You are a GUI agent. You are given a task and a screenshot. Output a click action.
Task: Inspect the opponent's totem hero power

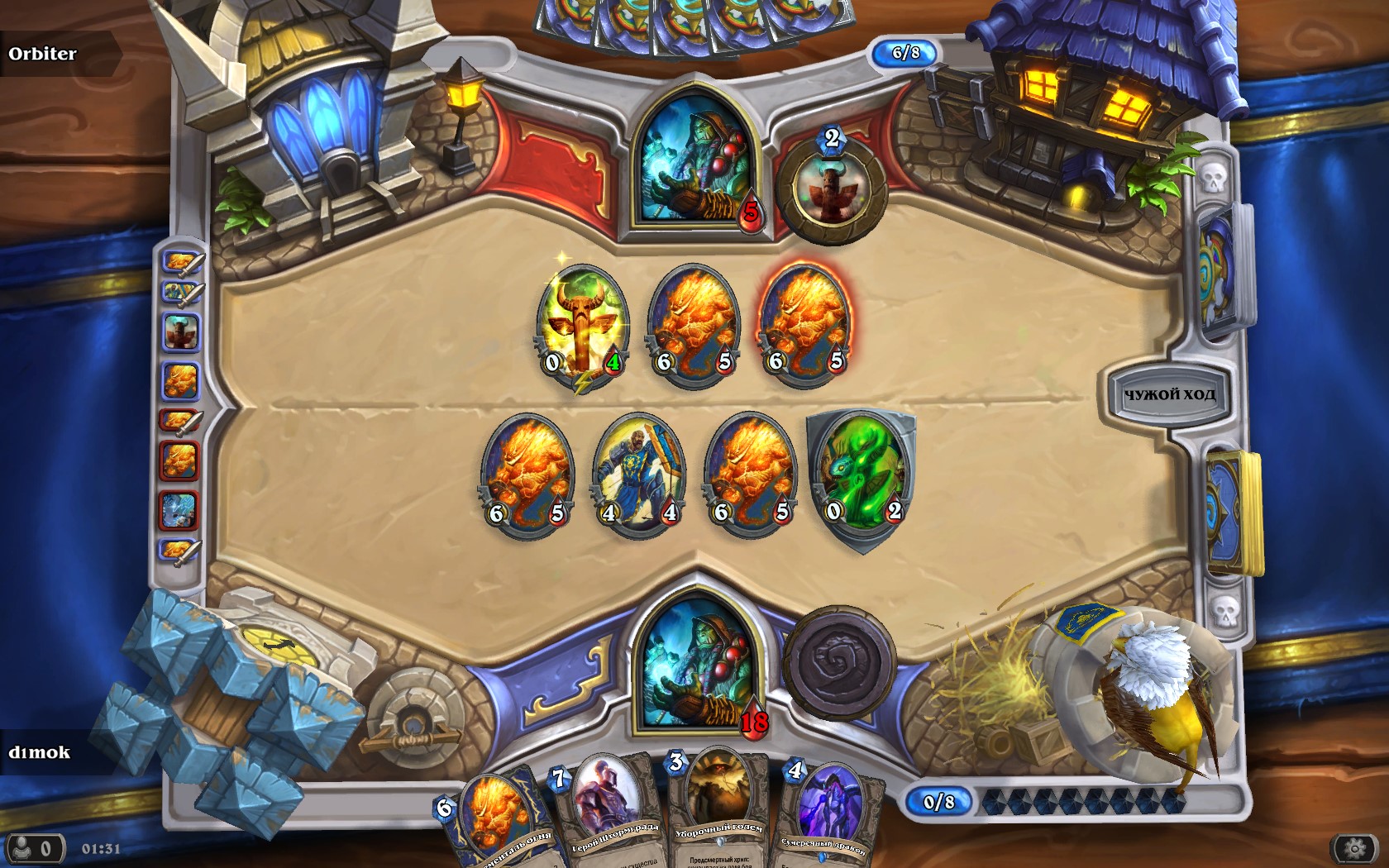[830, 190]
